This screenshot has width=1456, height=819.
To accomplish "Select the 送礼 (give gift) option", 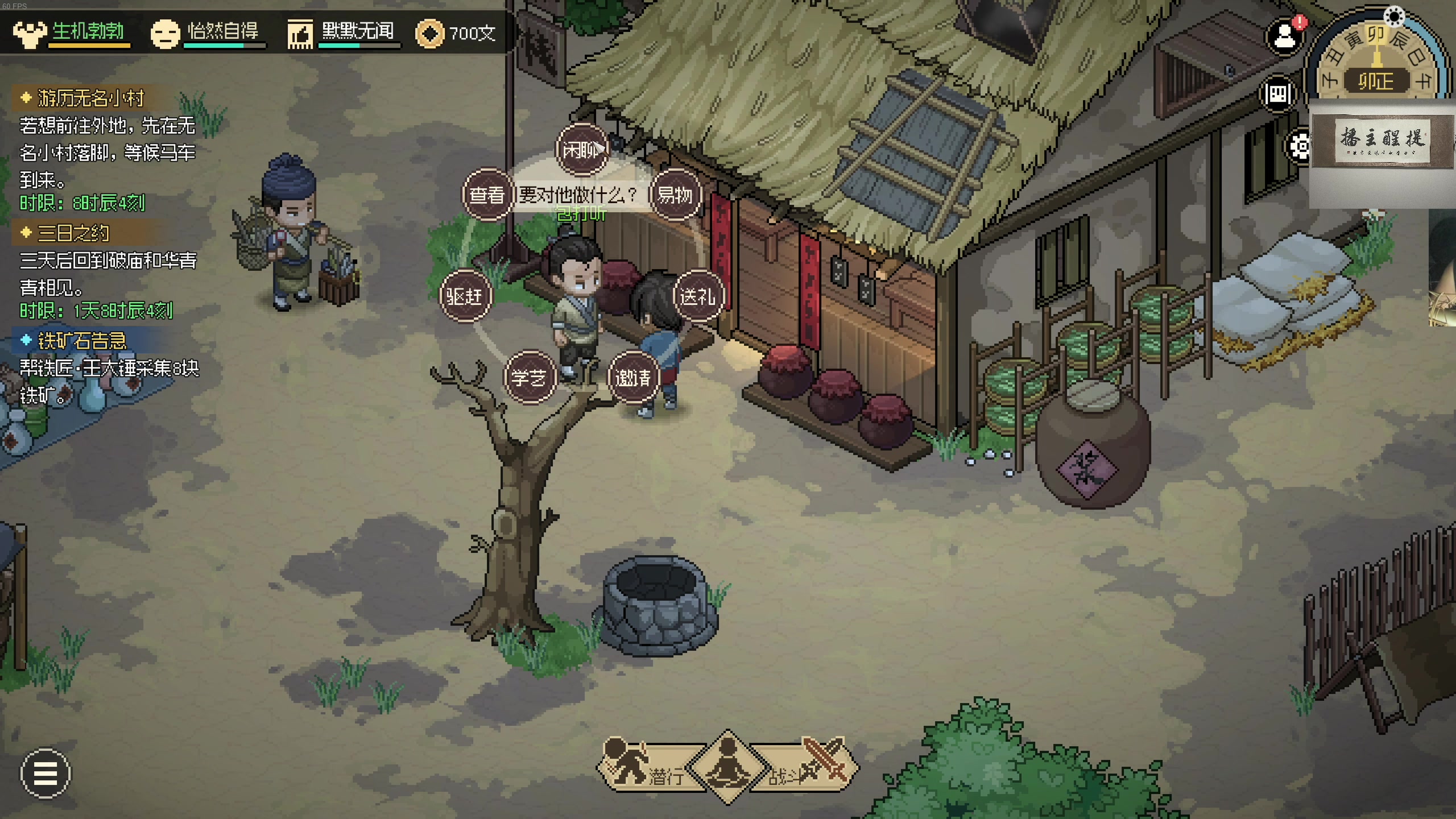I will tap(698, 296).
